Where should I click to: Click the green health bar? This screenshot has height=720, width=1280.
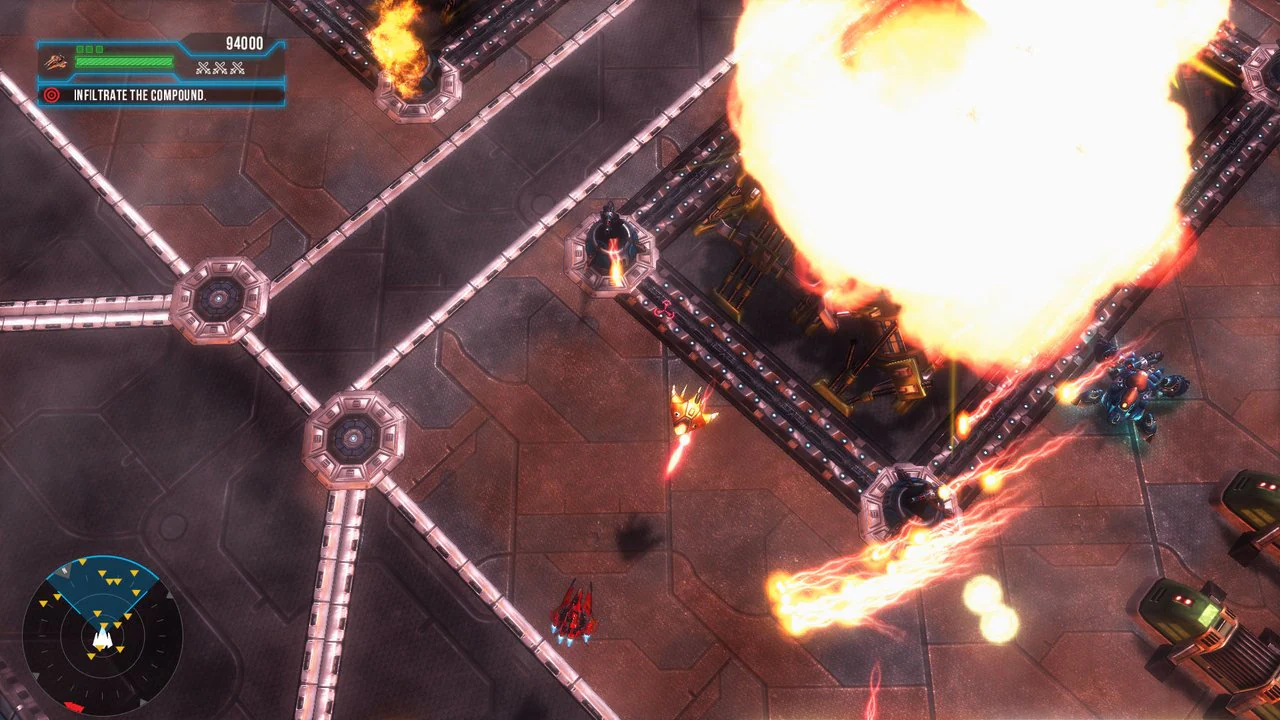(124, 61)
